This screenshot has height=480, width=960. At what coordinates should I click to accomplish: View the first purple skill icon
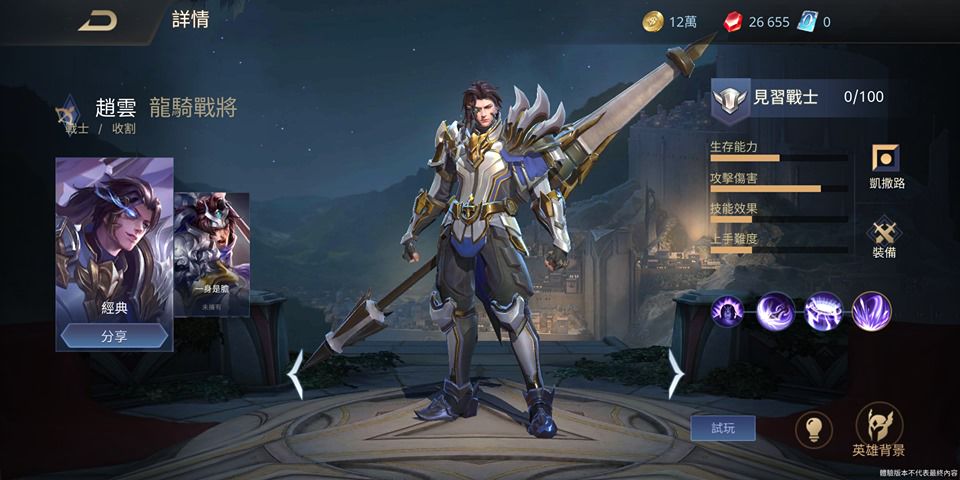[x=730, y=311]
